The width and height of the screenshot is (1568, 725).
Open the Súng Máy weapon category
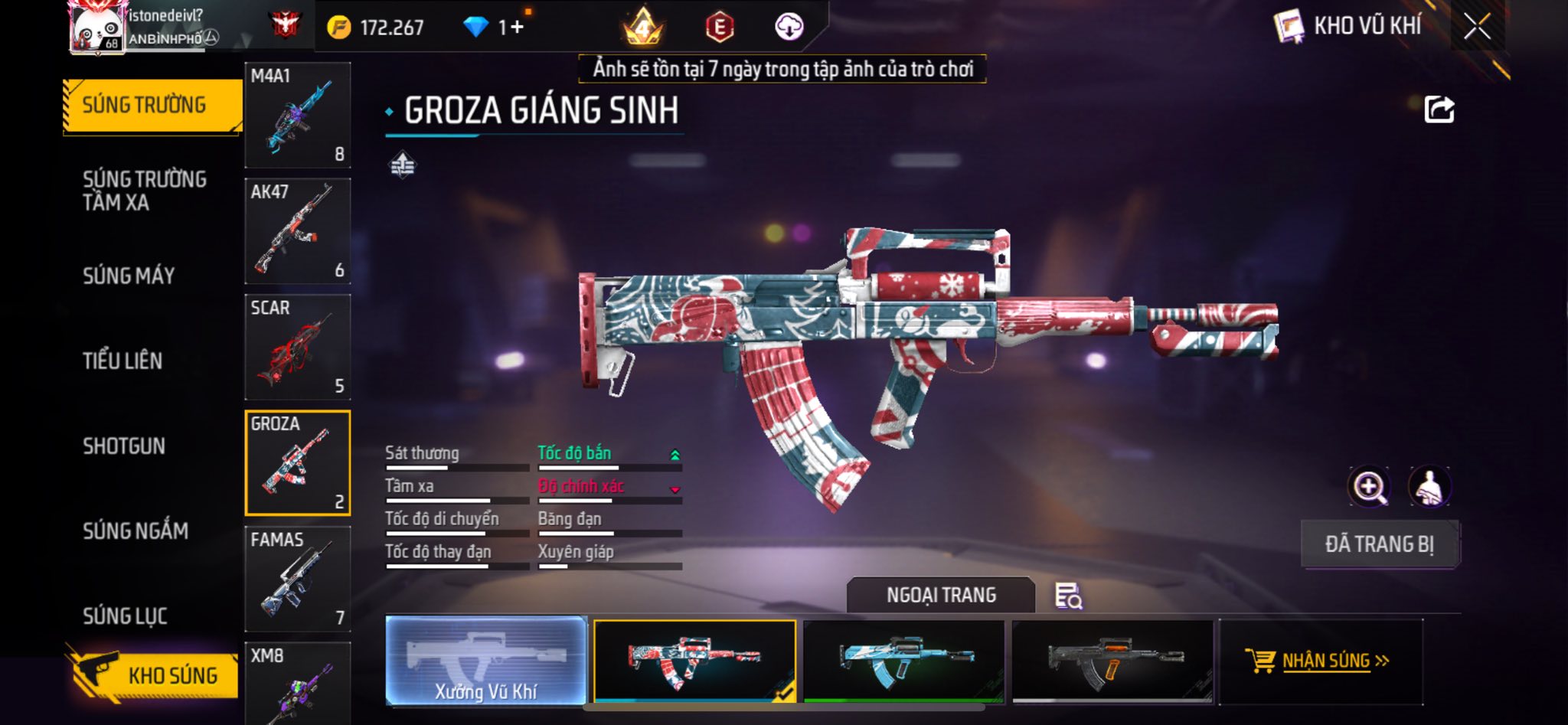[x=129, y=276]
